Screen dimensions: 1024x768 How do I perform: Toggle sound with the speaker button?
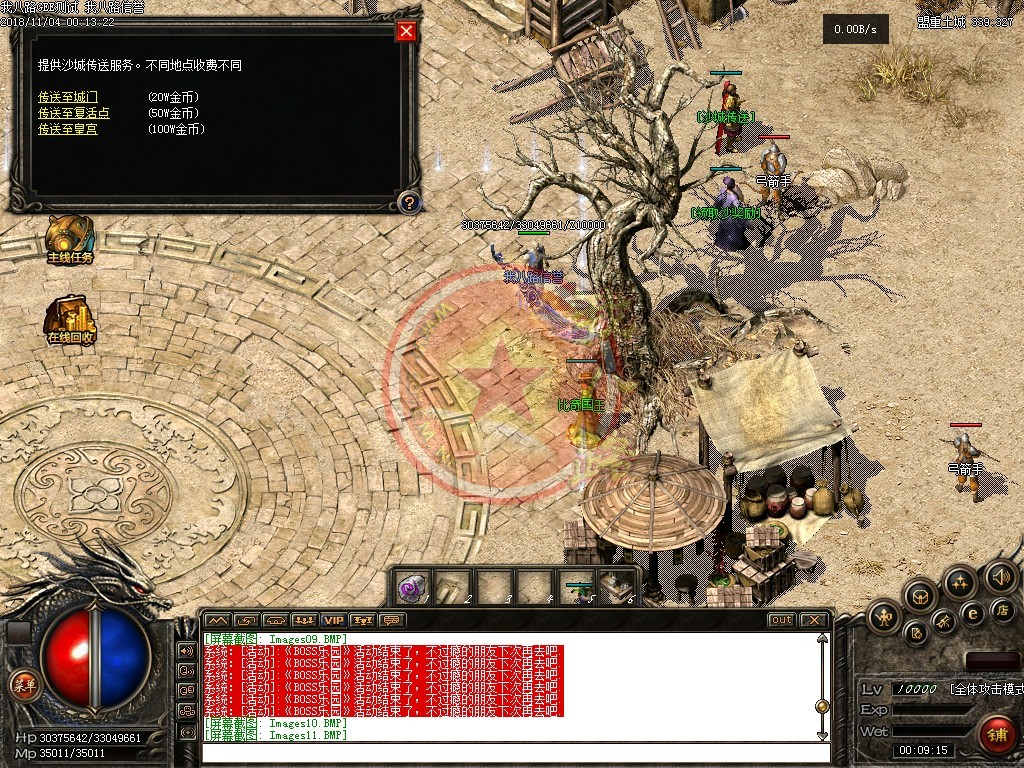pyautogui.click(x=1000, y=576)
